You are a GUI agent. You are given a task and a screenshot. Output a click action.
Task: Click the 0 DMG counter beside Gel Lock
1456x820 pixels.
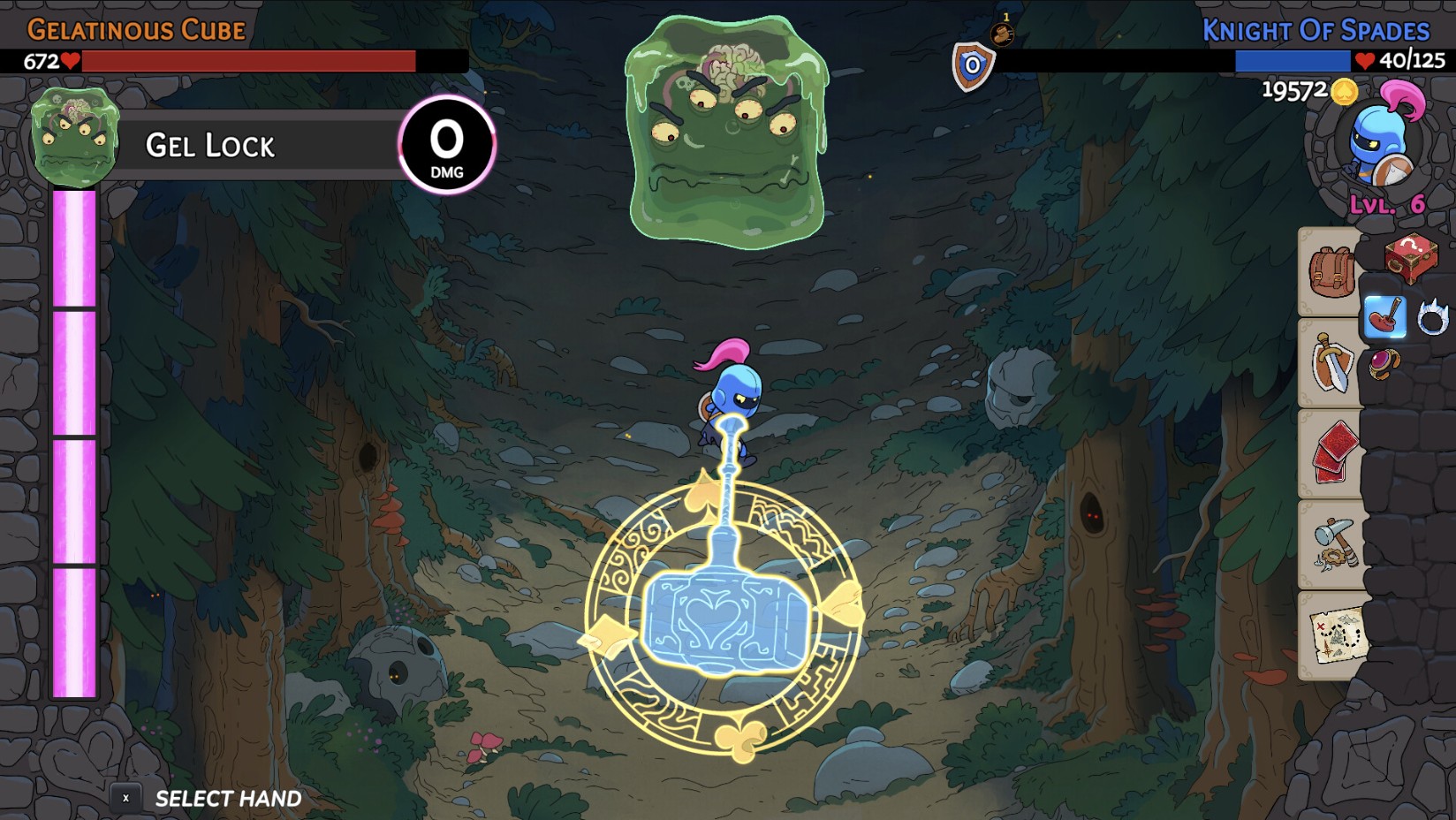[x=446, y=146]
